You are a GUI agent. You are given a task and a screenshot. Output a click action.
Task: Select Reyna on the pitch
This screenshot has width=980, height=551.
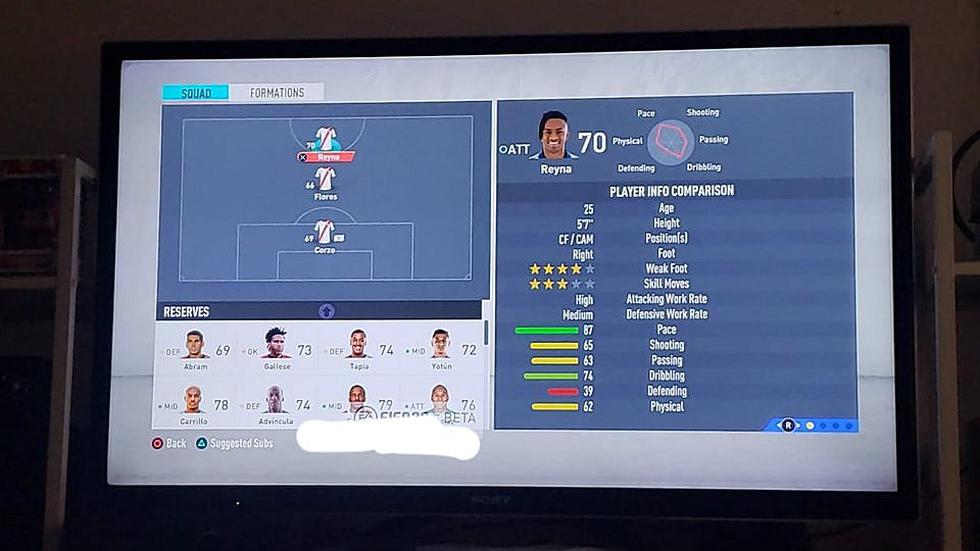(326, 141)
